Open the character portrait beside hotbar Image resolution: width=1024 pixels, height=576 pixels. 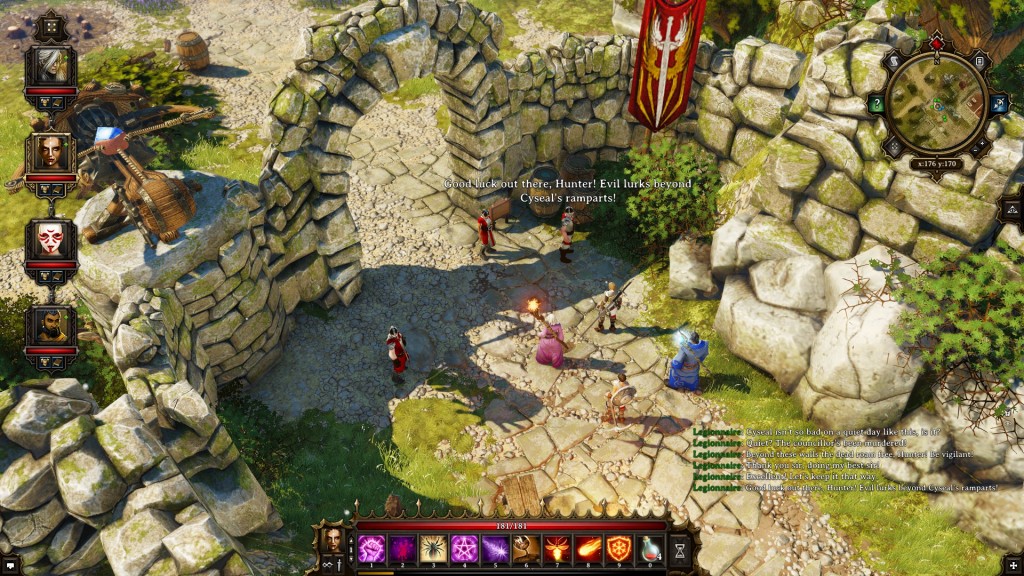click(x=331, y=540)
